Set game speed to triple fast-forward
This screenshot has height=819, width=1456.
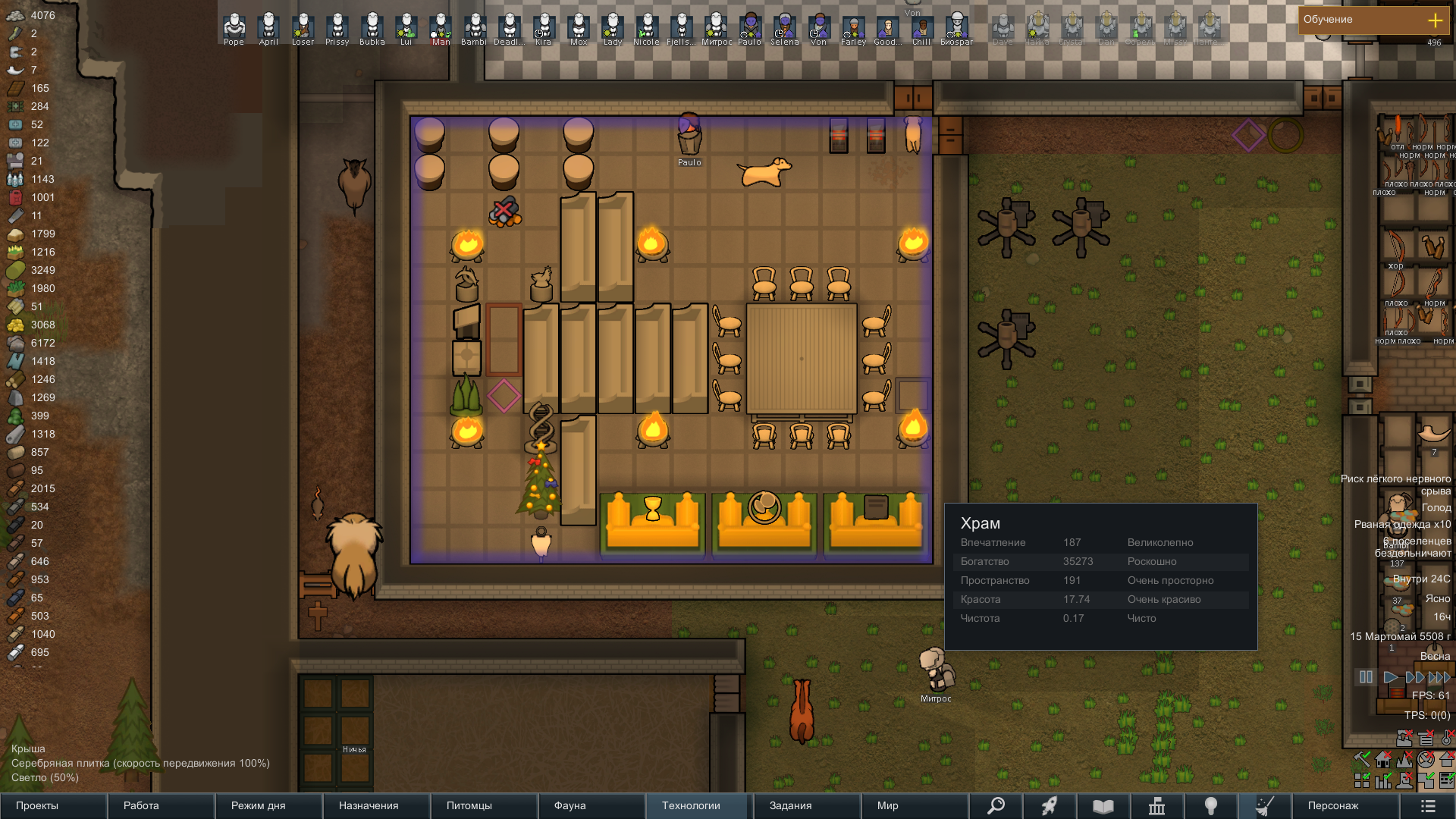pyautogui.click(x=1439, y=677)
